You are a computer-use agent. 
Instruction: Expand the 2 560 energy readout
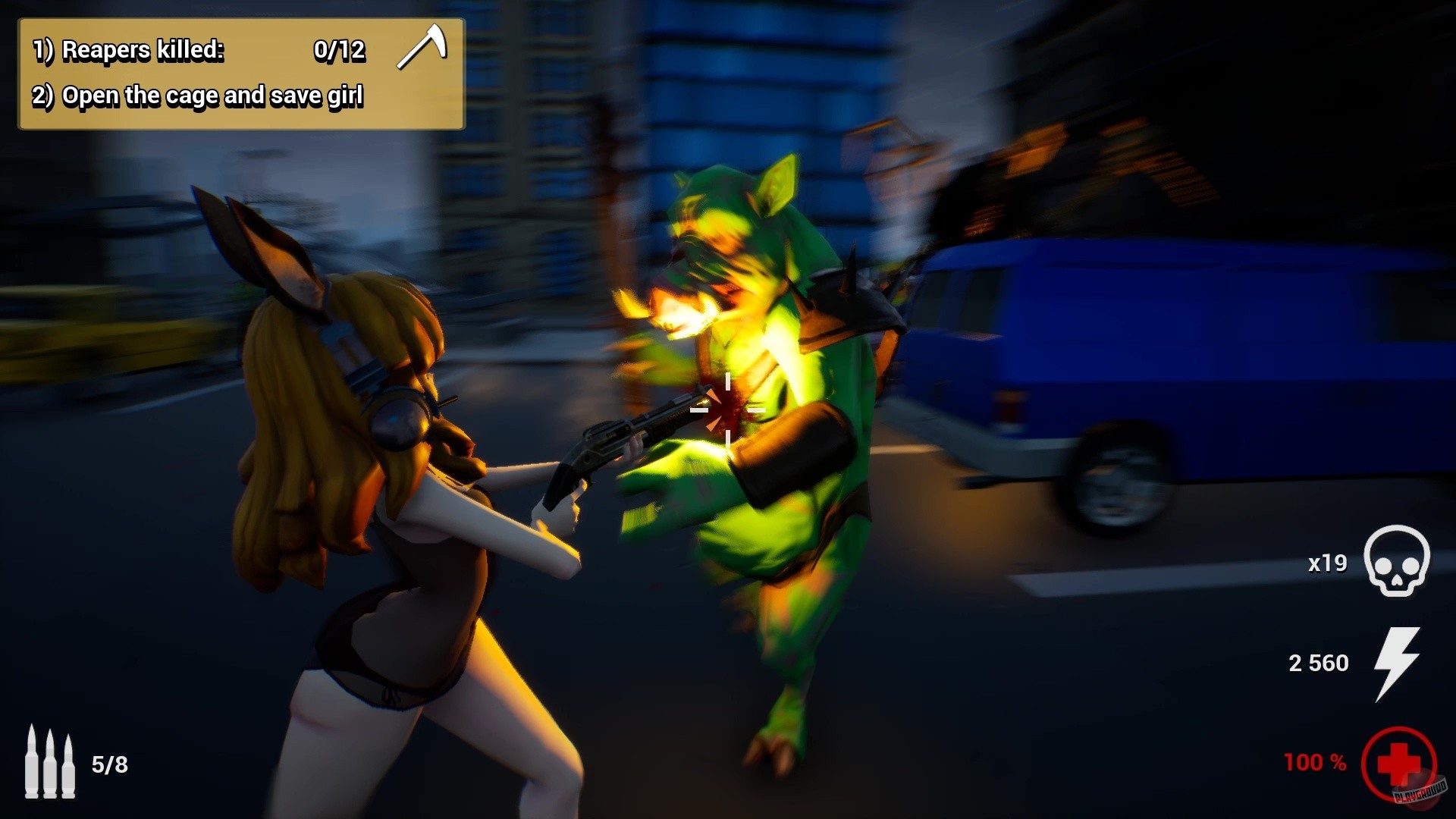(x=1318, y=663)
